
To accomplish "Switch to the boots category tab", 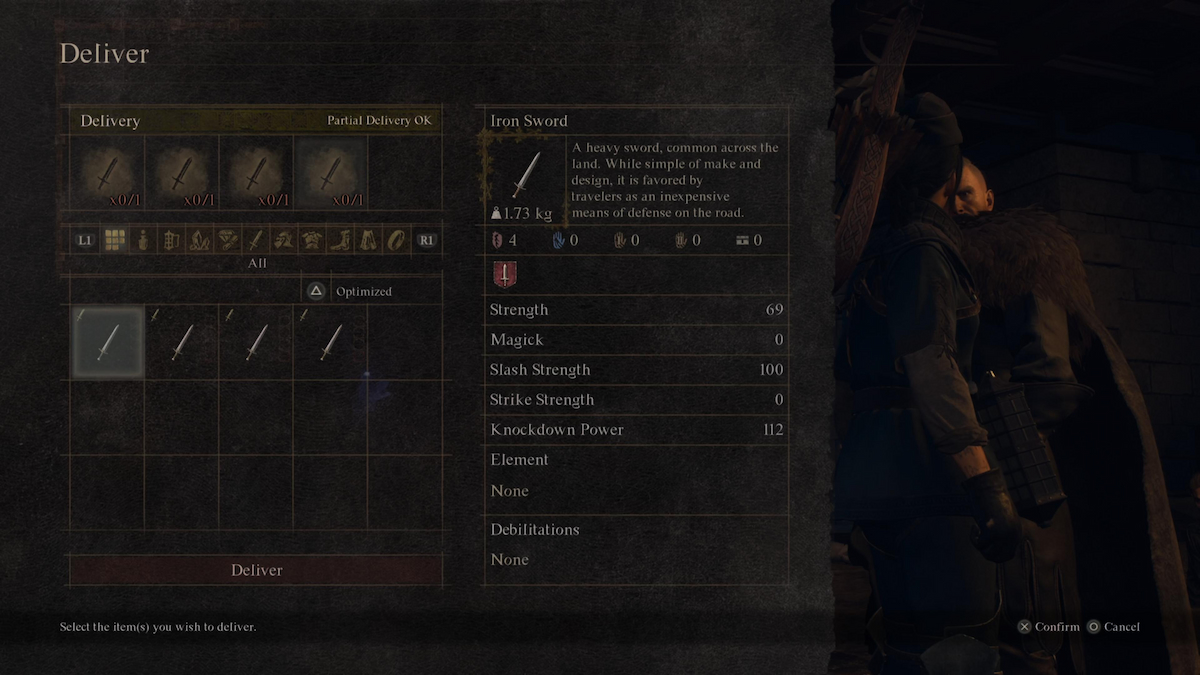I will point(341,240).
